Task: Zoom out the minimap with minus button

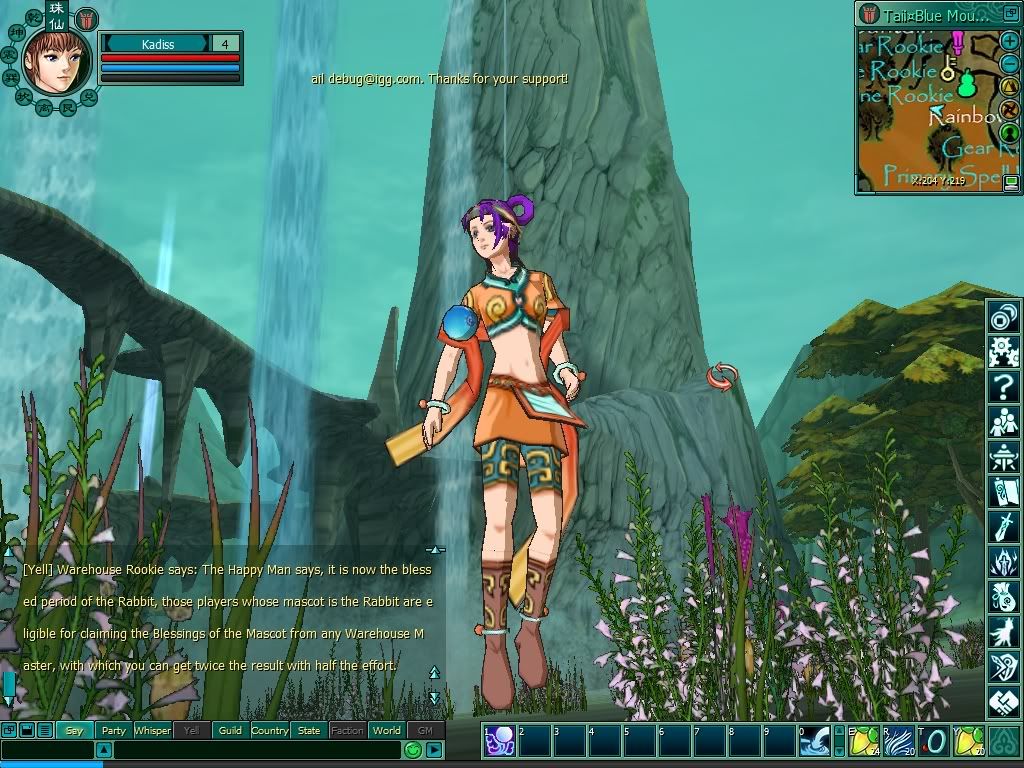Action: click(1010, 64)
